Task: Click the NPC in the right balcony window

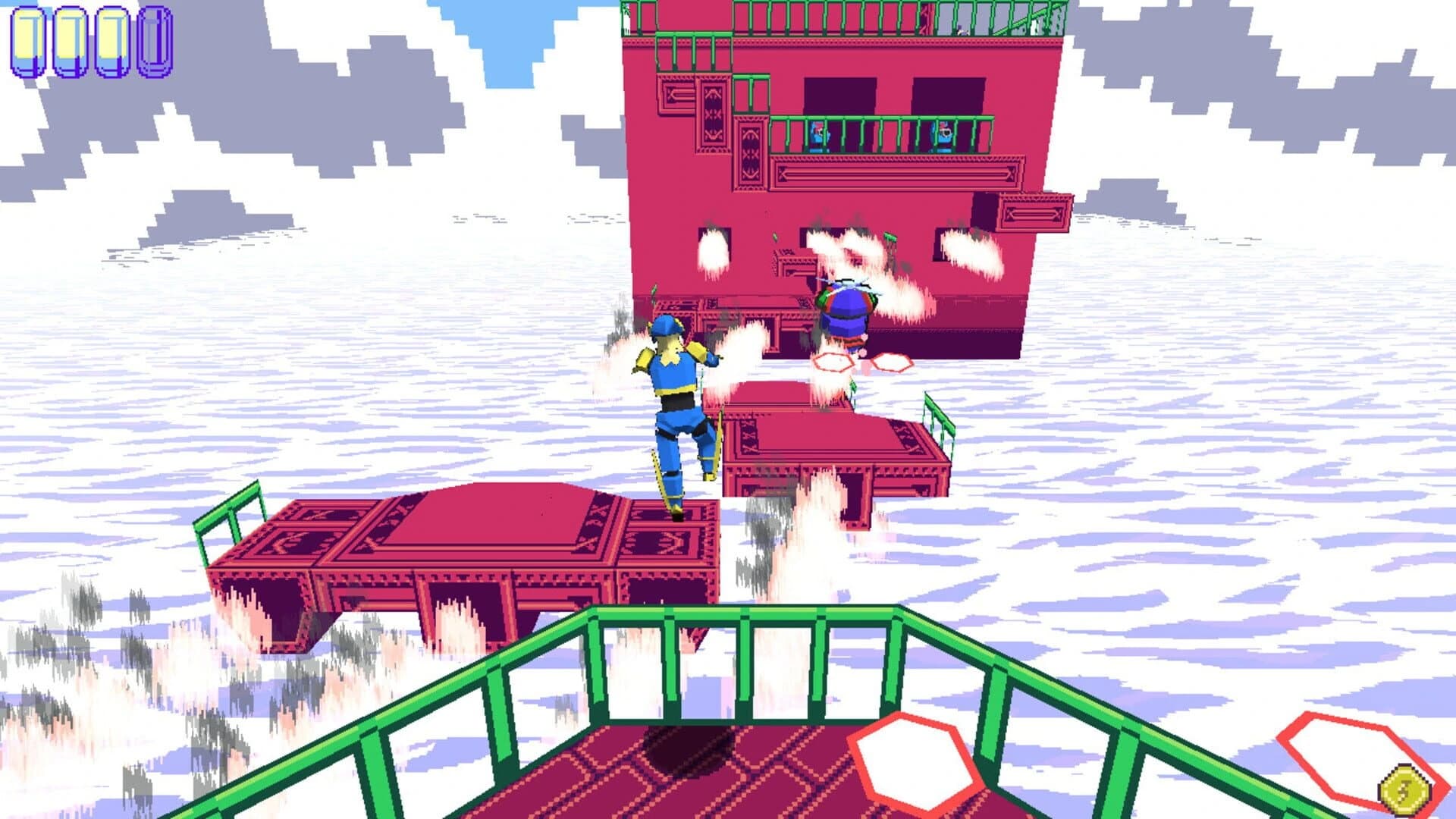Action: coord(940,136)
